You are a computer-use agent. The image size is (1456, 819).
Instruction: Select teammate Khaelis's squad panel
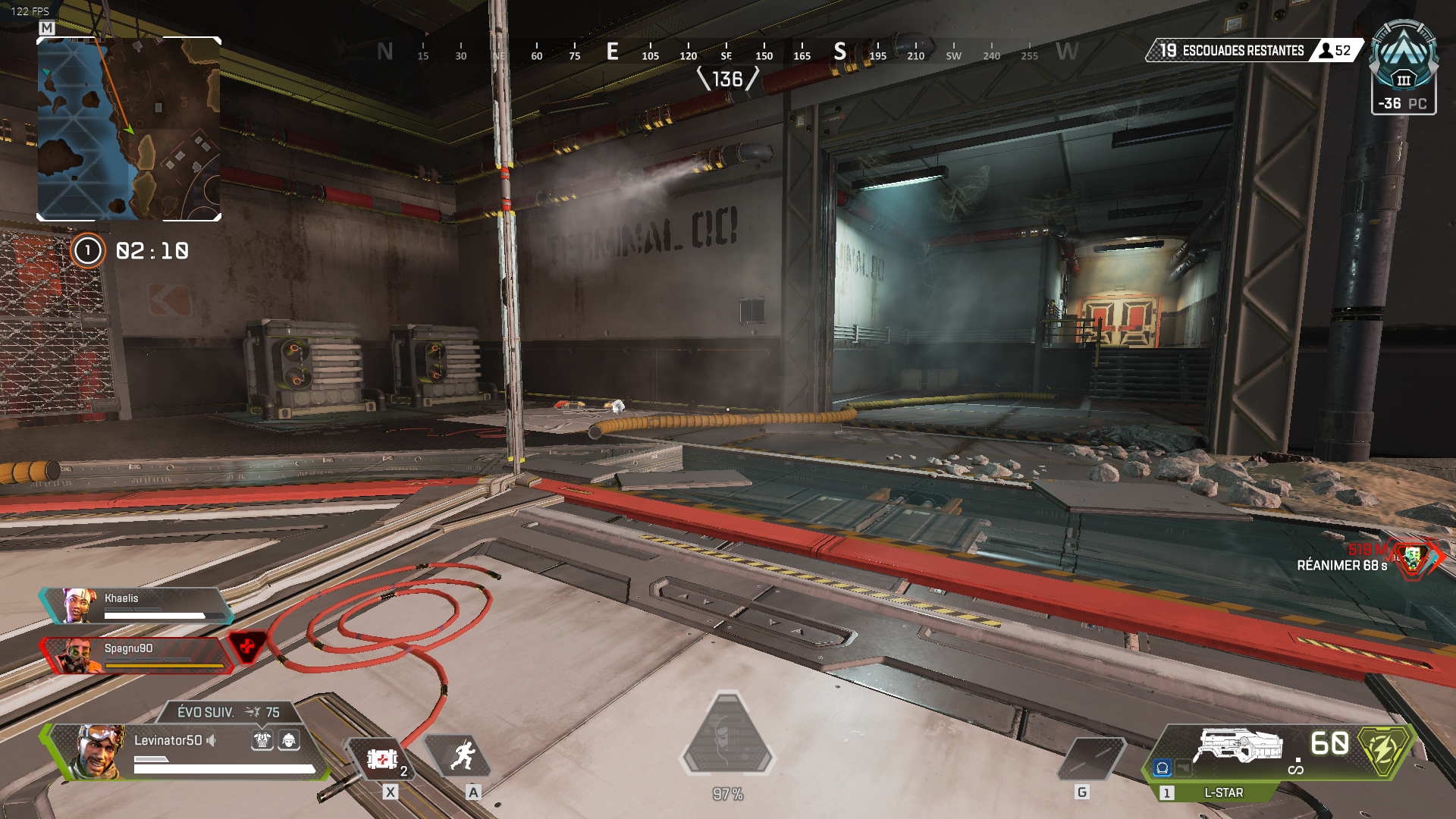(136, 605)
